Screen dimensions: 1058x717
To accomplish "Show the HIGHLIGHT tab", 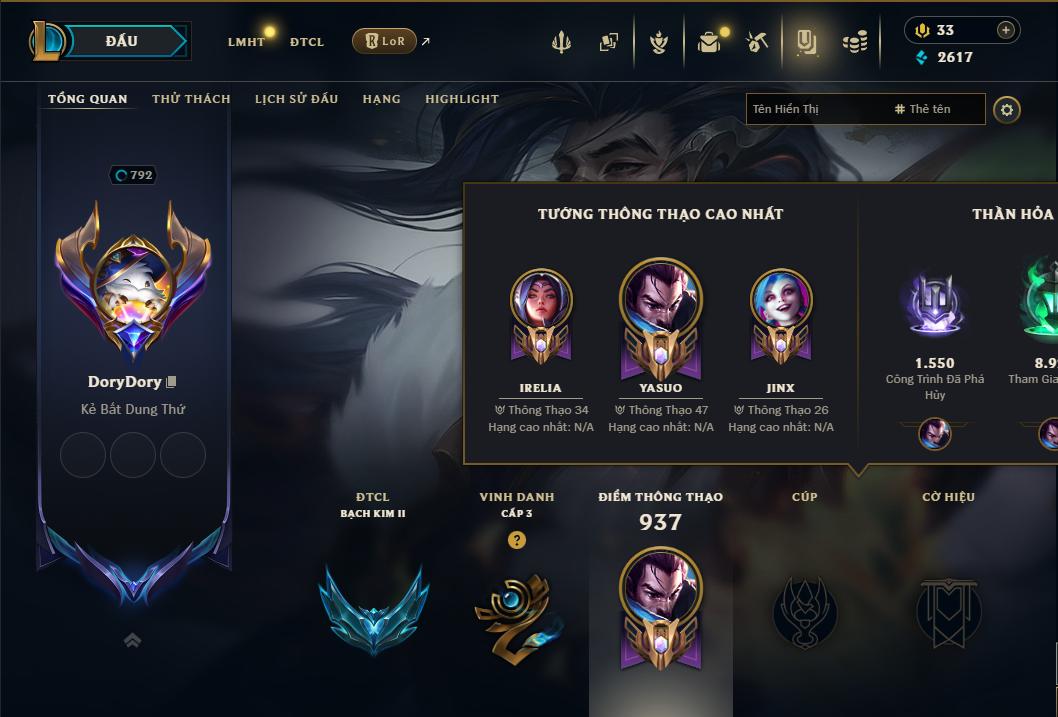I will click(462, 99).
